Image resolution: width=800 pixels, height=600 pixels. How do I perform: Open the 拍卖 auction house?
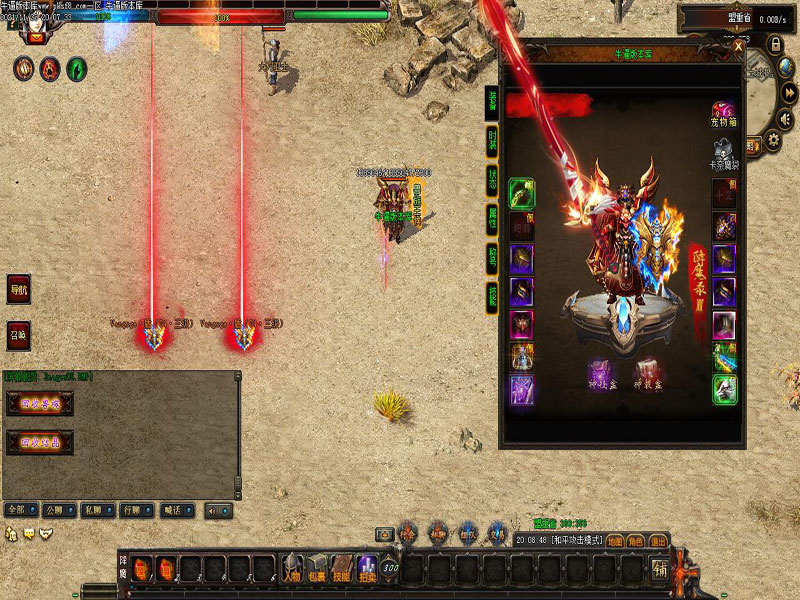(367, 568)
